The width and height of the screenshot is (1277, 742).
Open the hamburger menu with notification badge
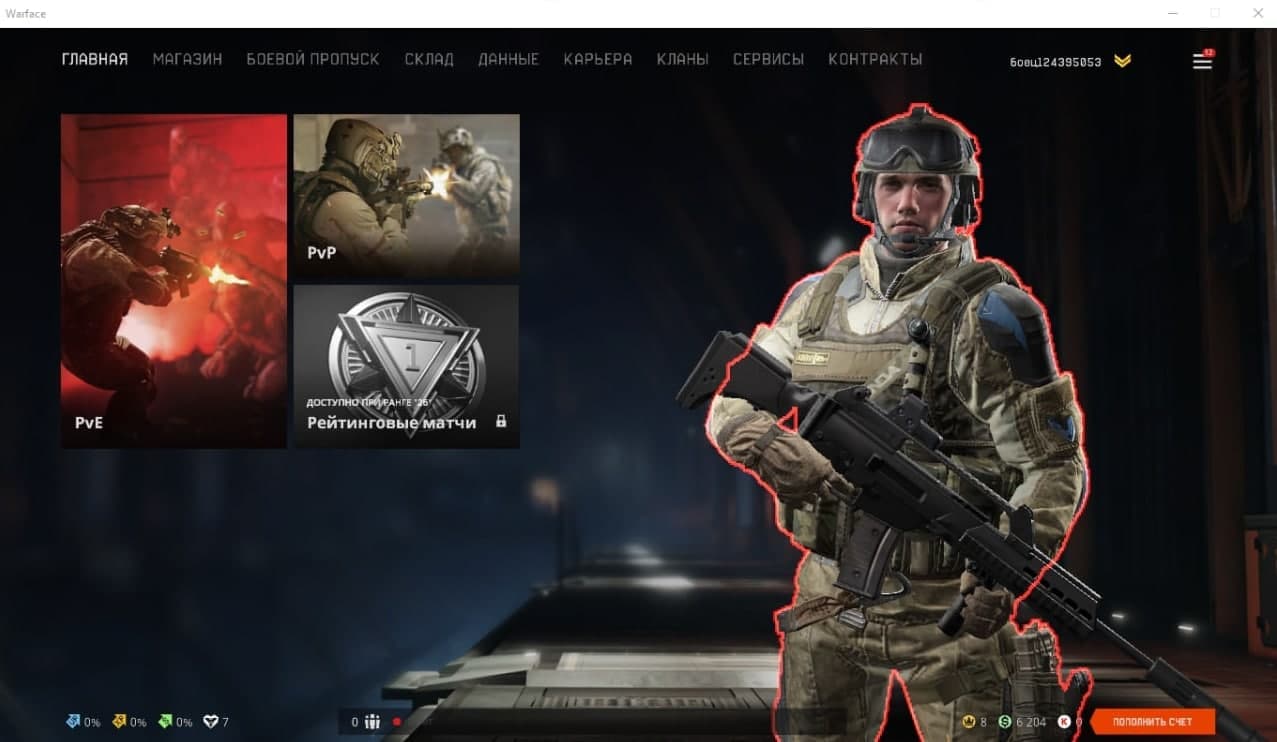coord(1202,61)
